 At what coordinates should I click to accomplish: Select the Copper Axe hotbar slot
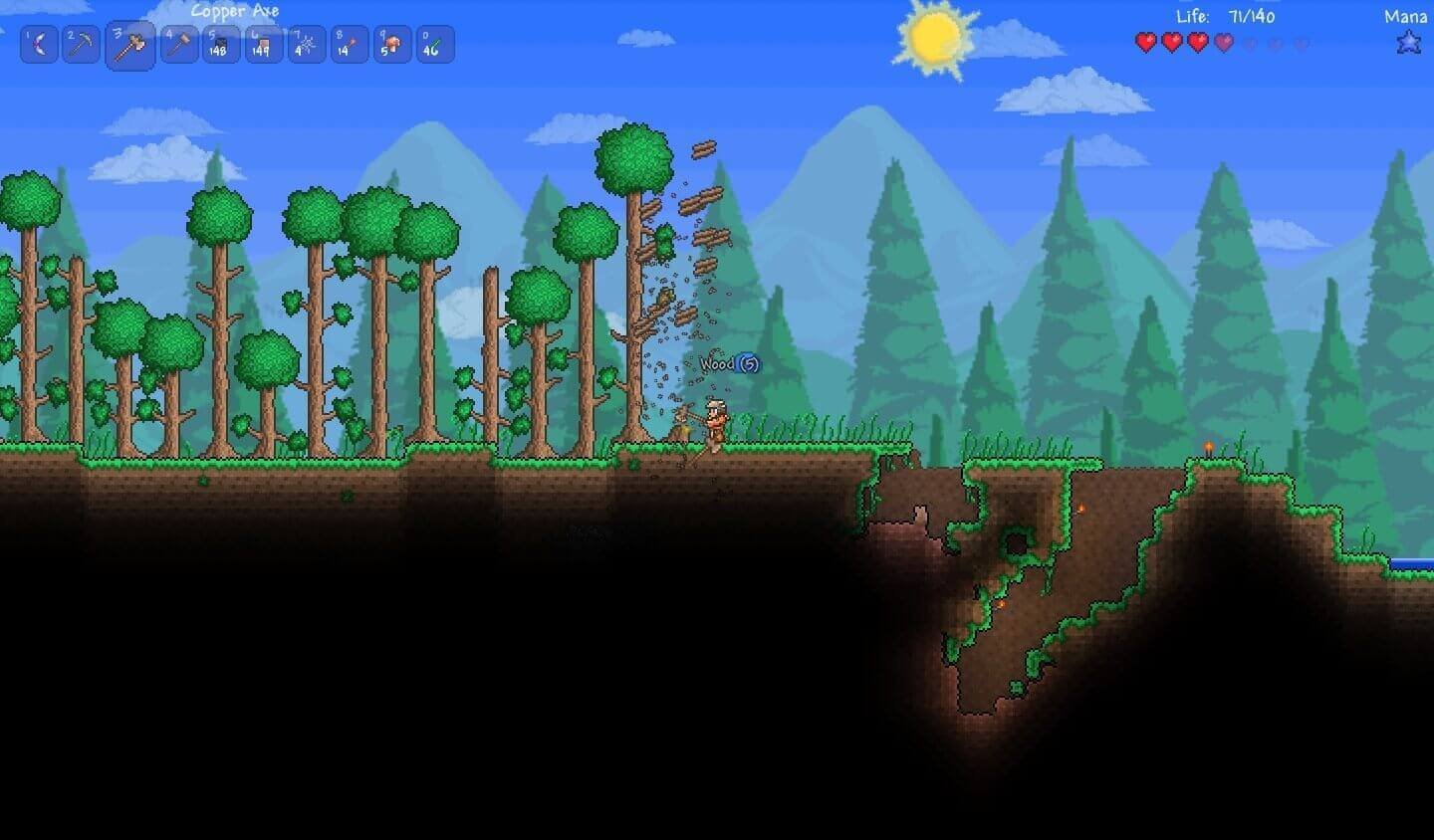(130, 45)
